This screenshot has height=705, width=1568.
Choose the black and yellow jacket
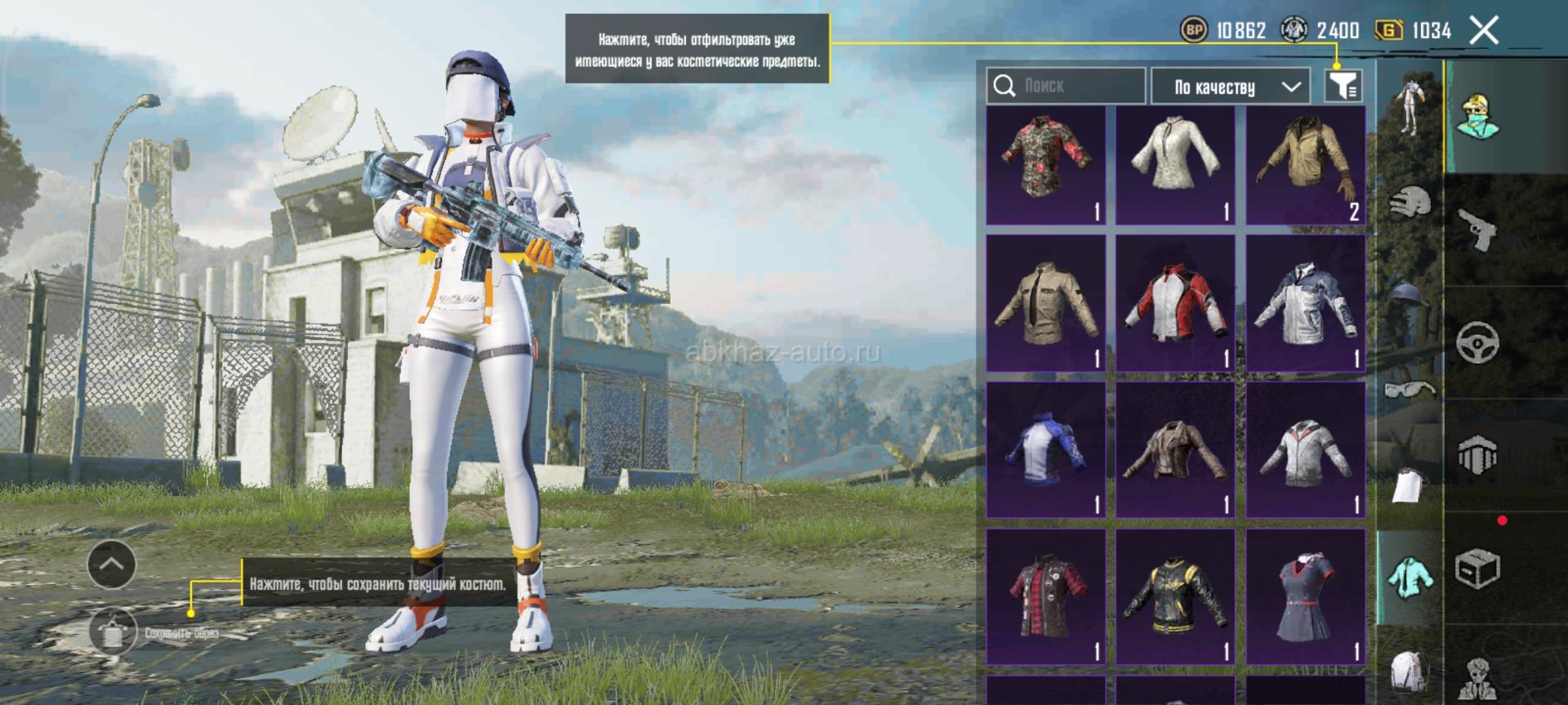tap(1175, 596)
